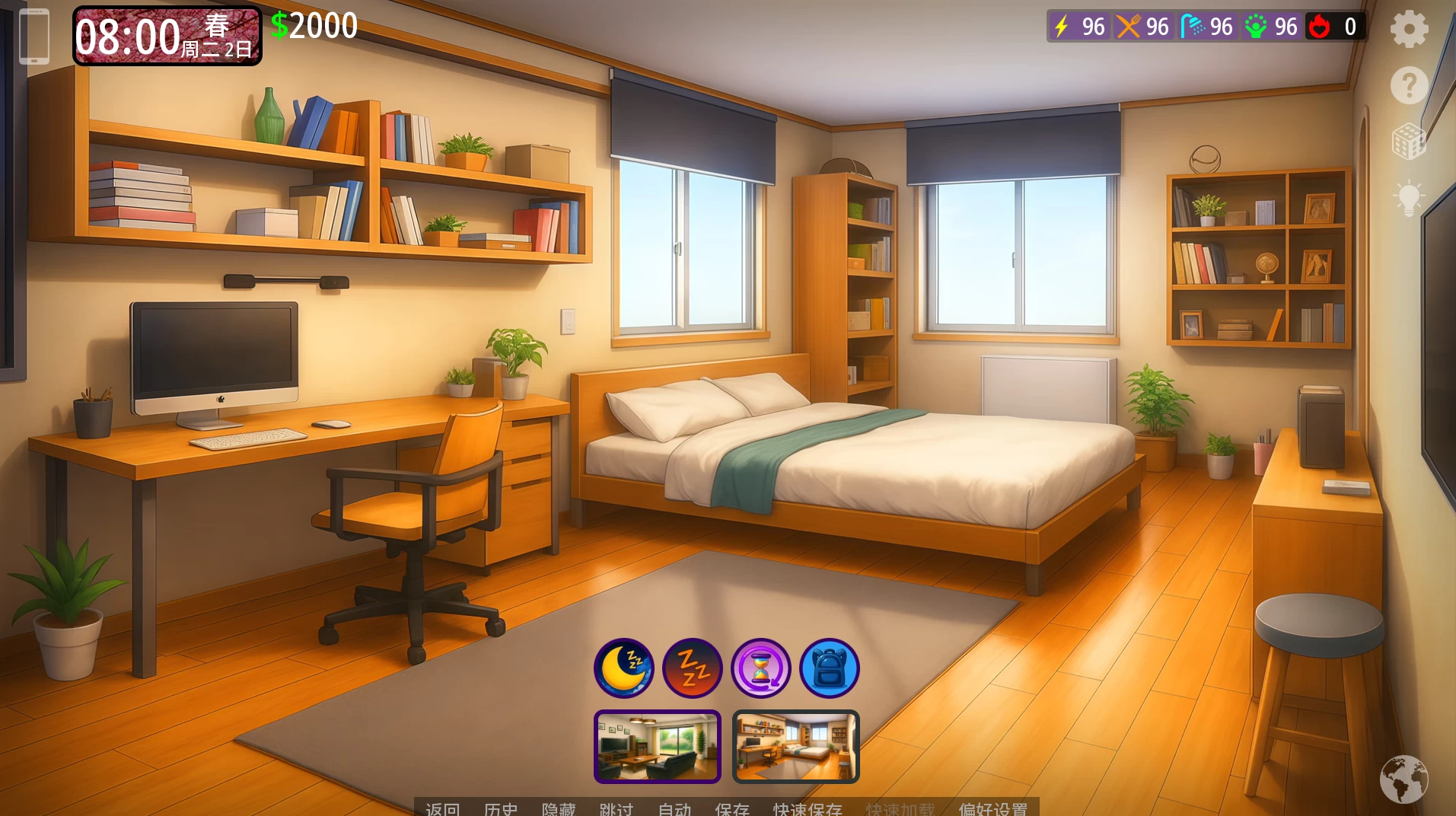Viewport: 1456px width, 816px height.
Task: Open the smartphone icon
Action: (33, 37)
